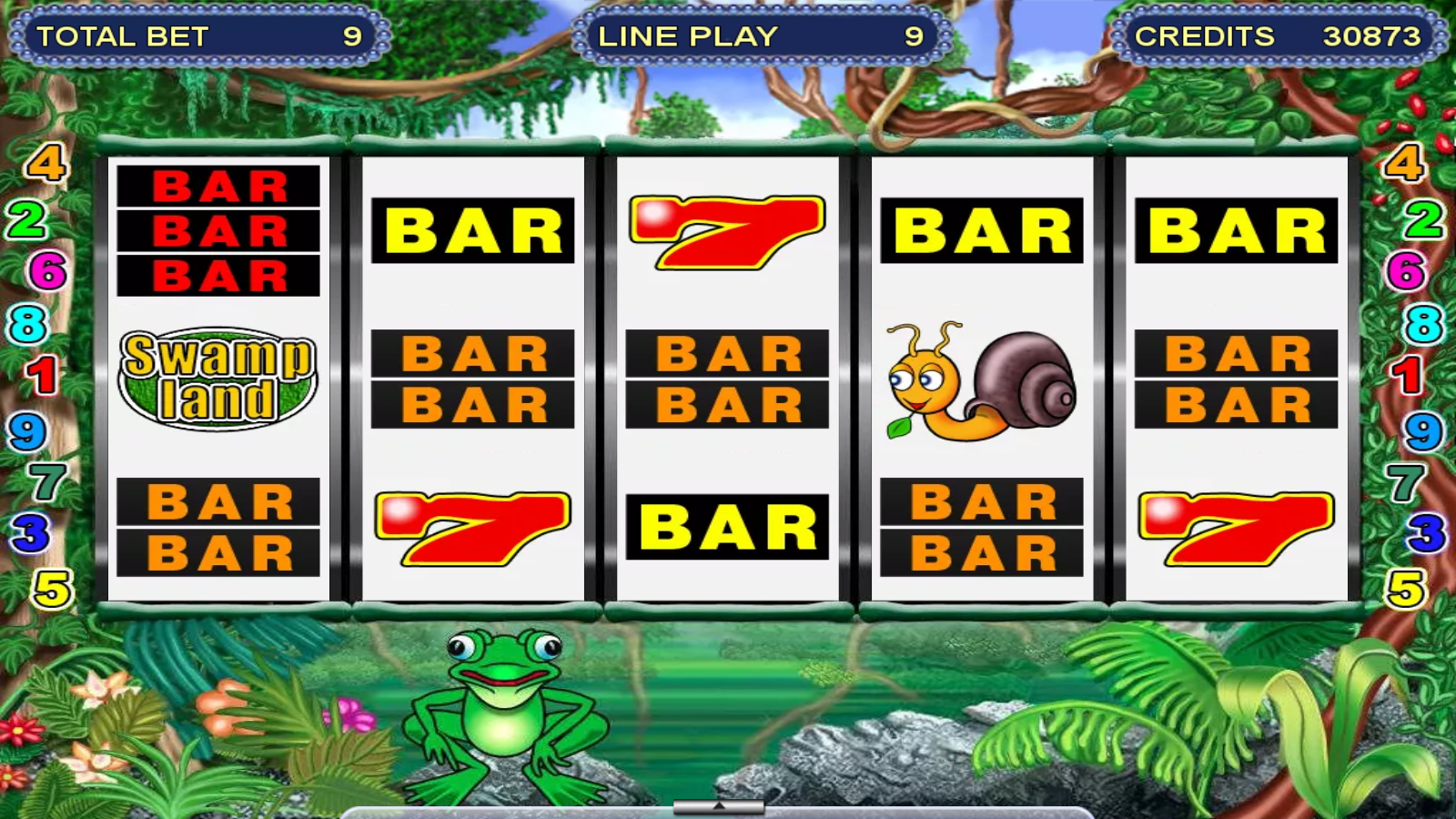This screenshot has width=1456, height=819.
Task: Select the red 7 atop the middle reel
Action: pos(723,232)
